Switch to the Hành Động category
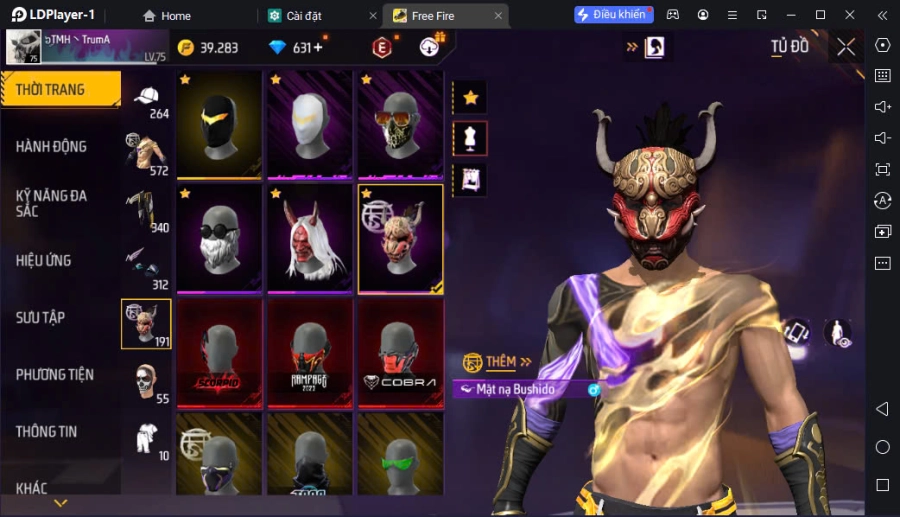 pos(60,146)
